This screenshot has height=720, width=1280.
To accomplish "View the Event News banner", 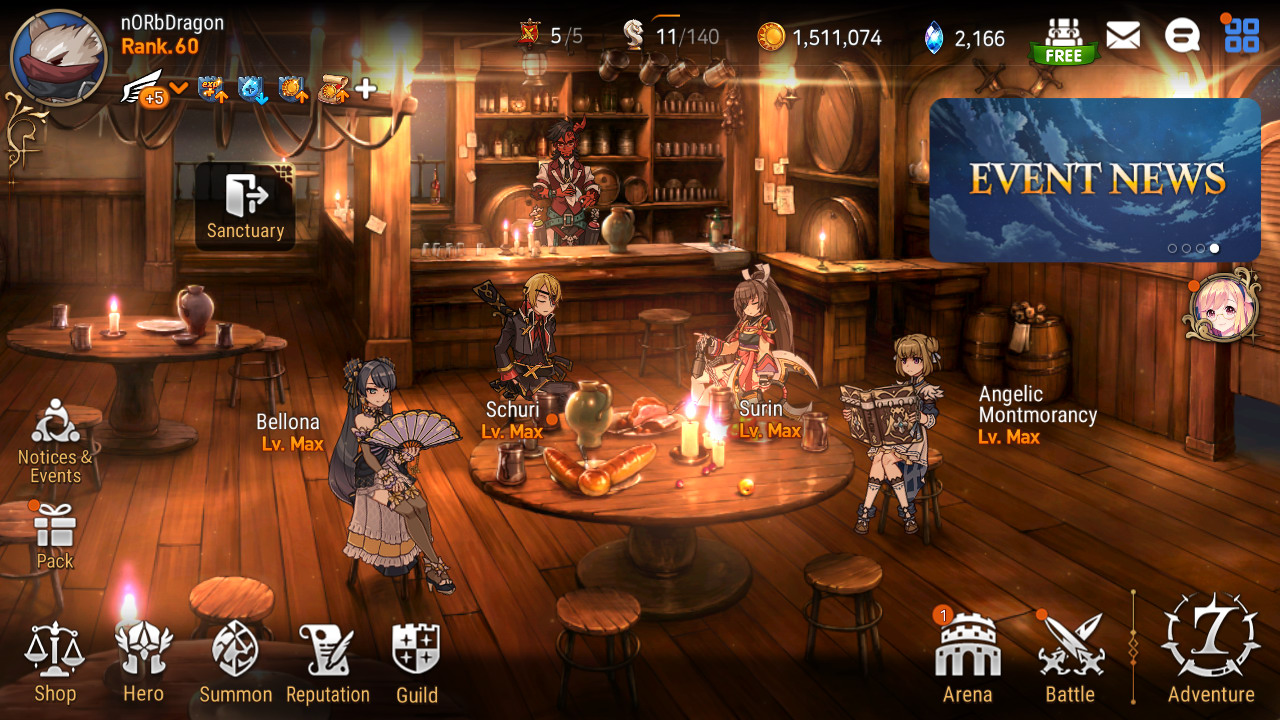I will pyautogui.click(x=1095, y=180).
